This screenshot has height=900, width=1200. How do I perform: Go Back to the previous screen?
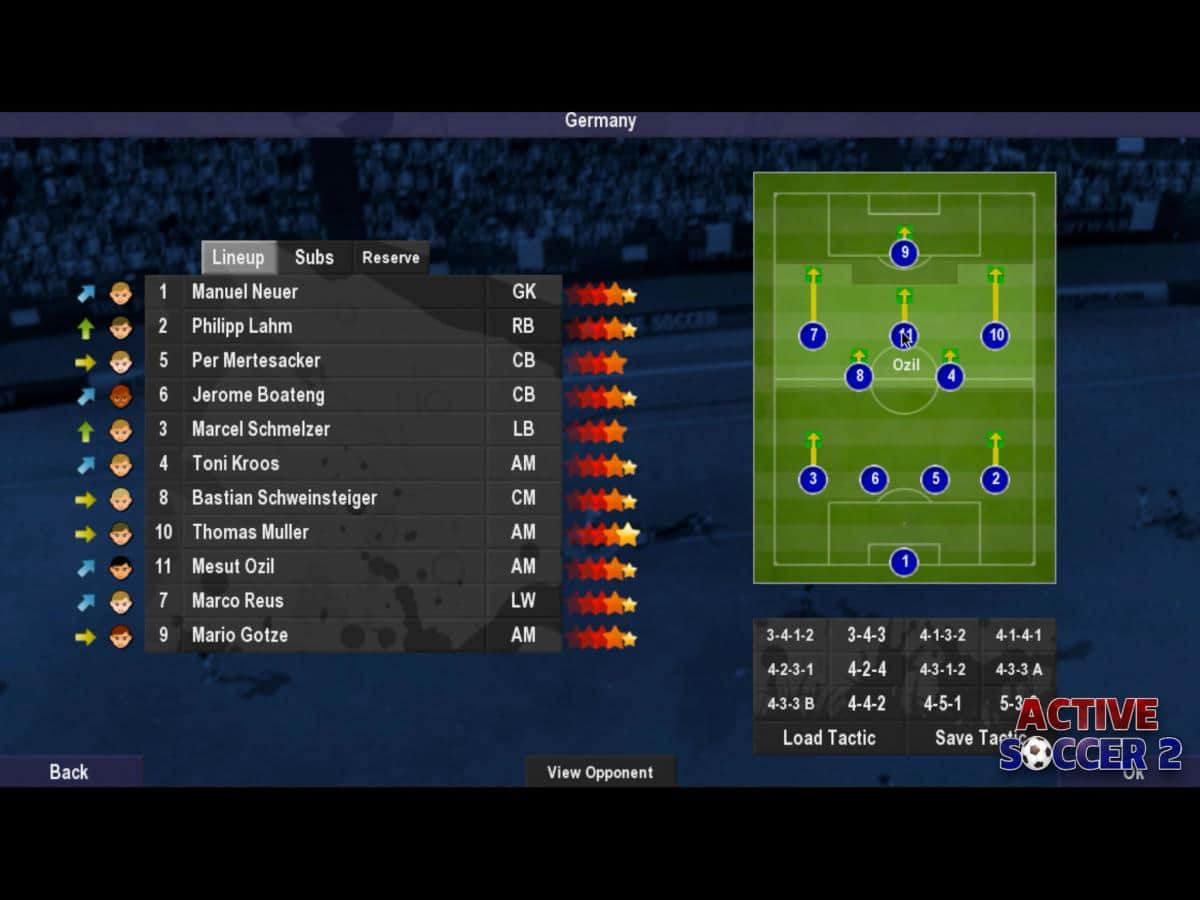[x=69, y=772]
